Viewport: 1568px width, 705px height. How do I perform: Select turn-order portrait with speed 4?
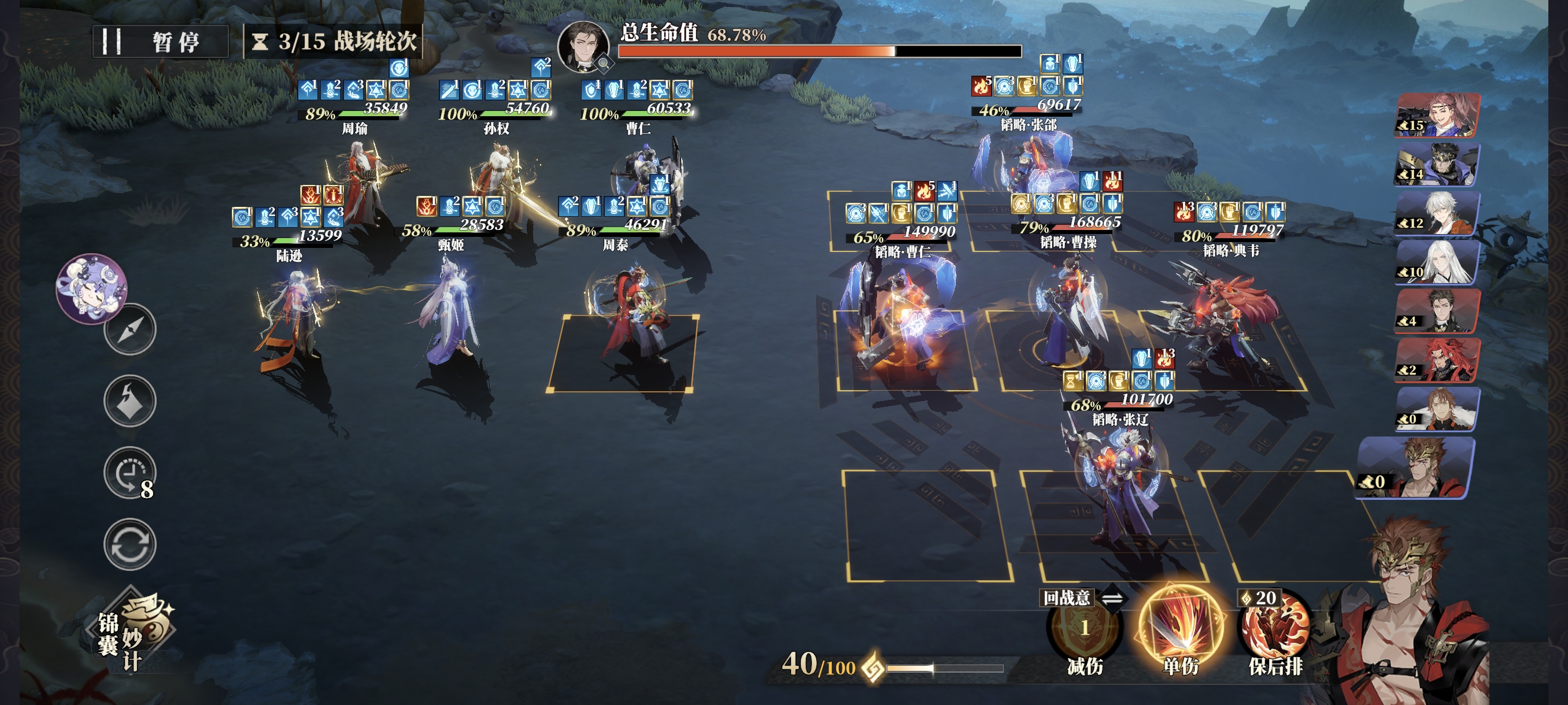point(1437,311)
